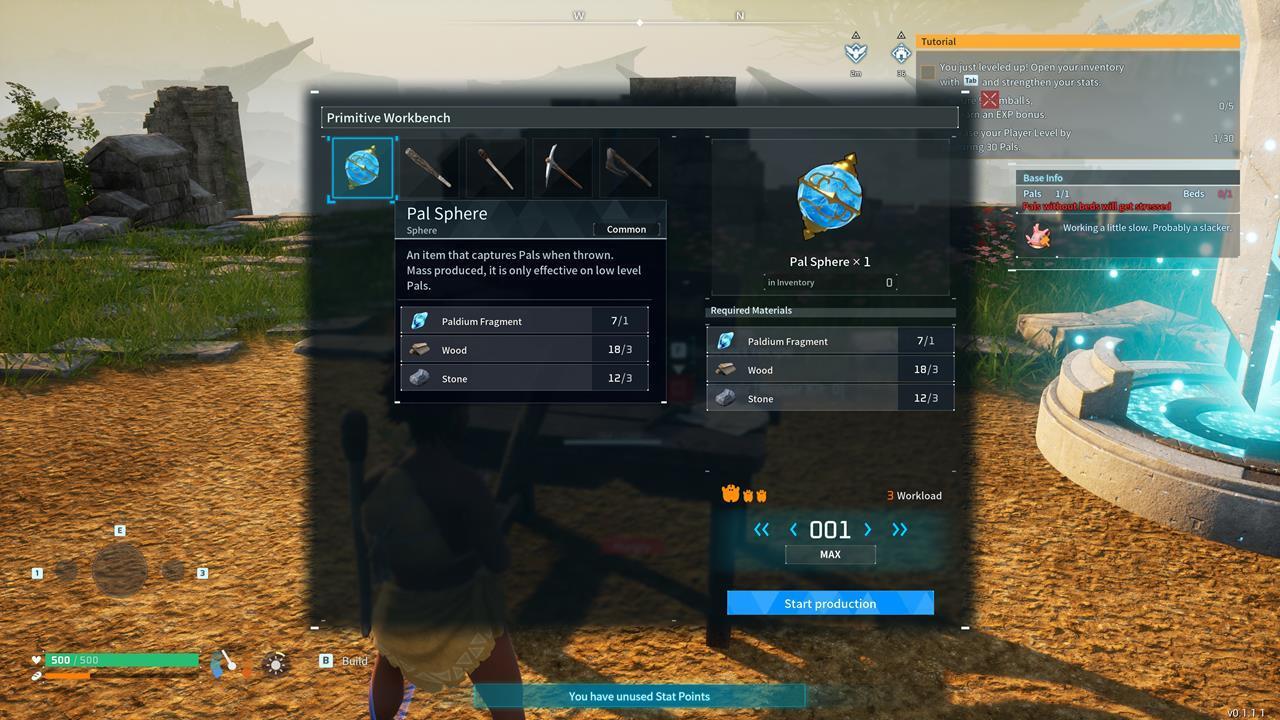The height and width of the screenshot is (720, 1280).
Task: Select the Pal Sphere recipe icon
Action: tap(362, 167)
